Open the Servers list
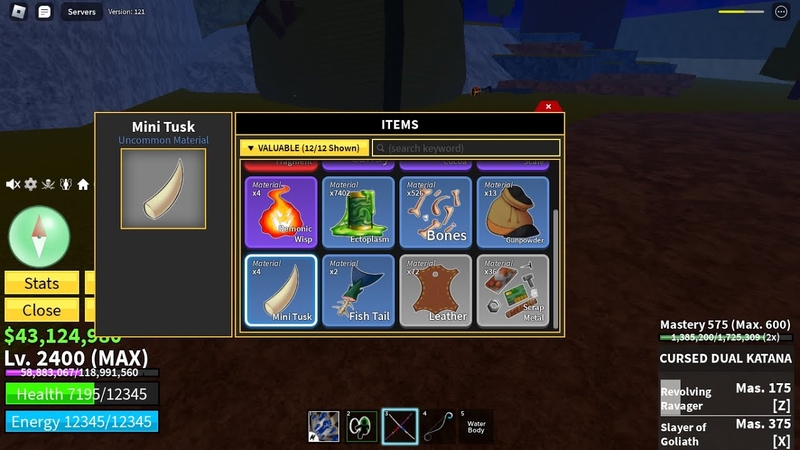 (x=80, y=12)
